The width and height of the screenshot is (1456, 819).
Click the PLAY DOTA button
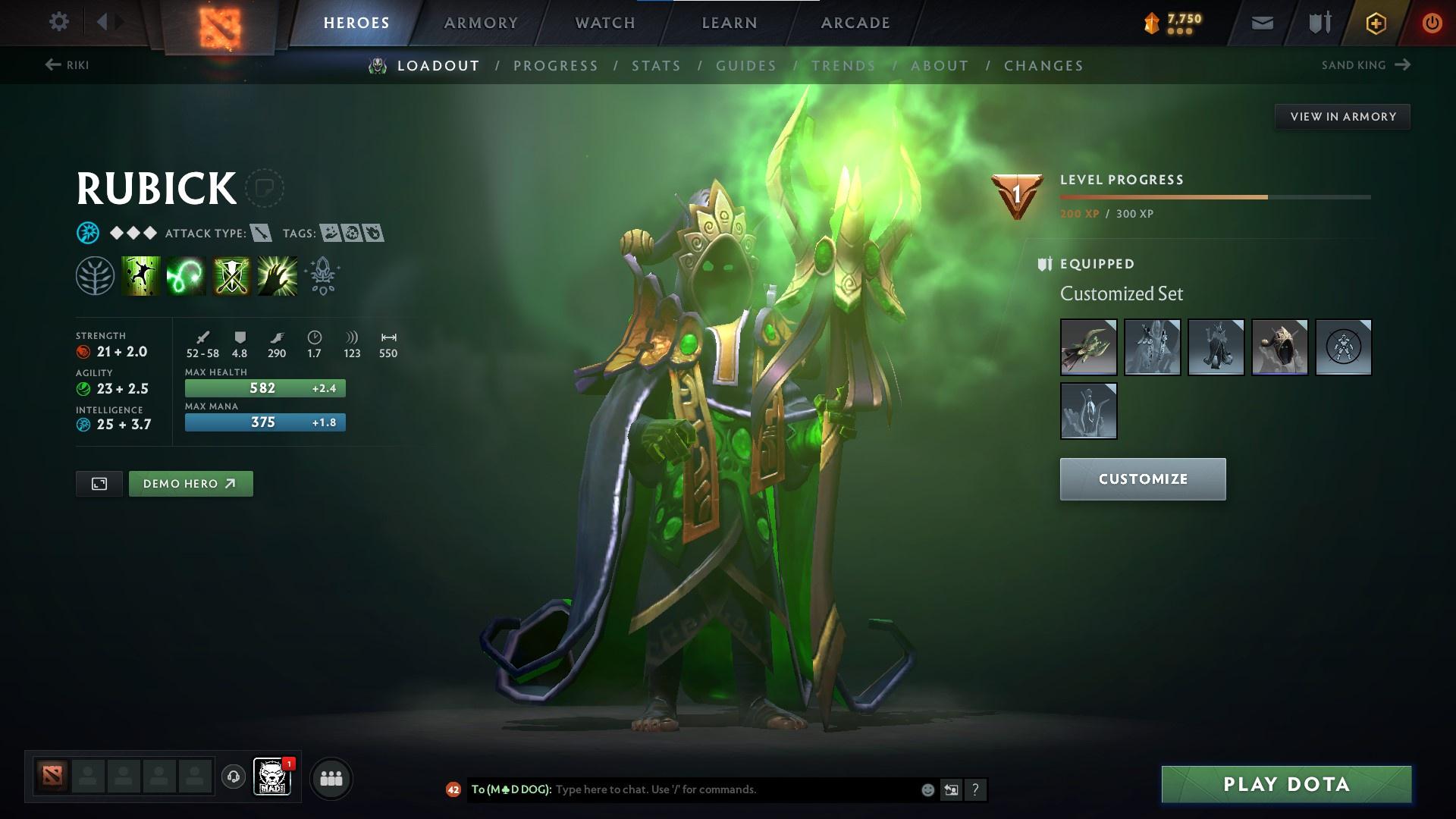[1284, 784]
